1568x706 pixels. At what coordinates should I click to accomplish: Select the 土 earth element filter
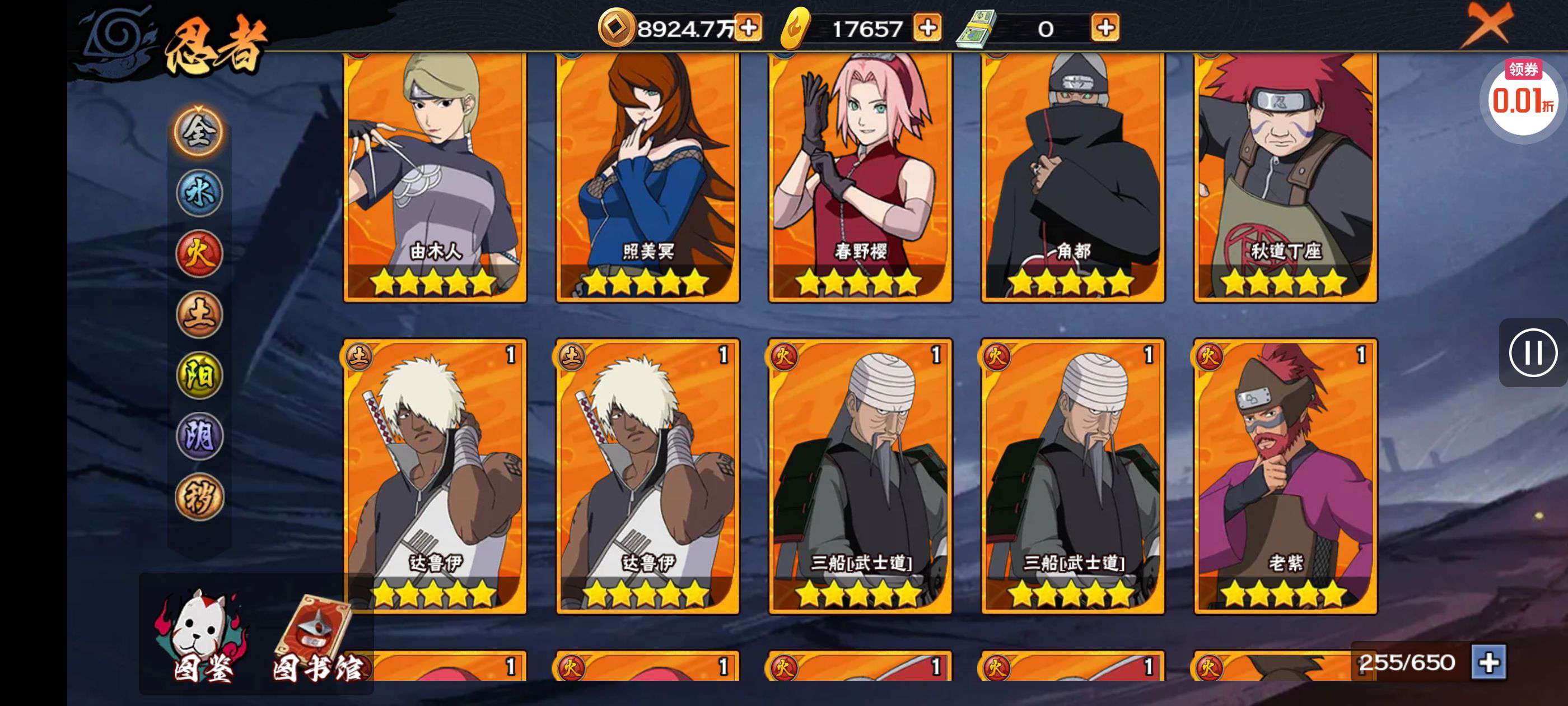tap(201, 317)
